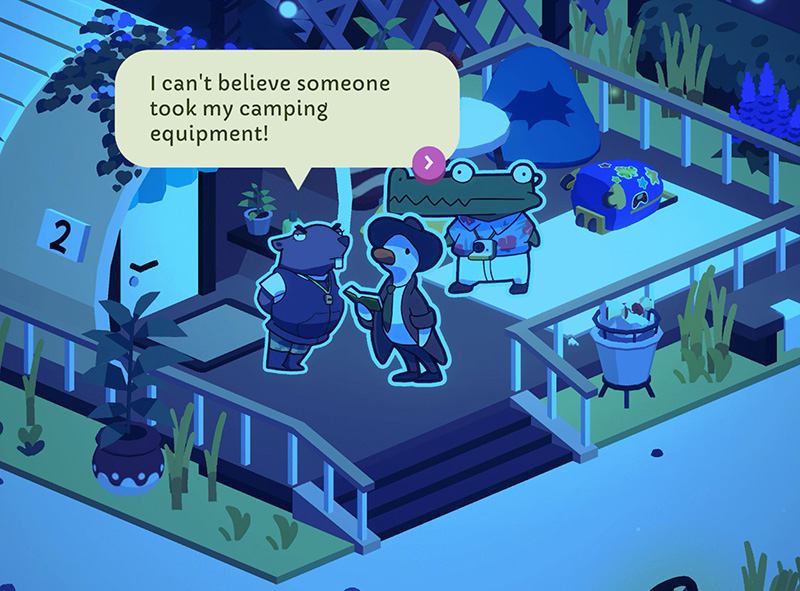Advance dialogue with the purple arrow button
Viewport: 800px width, 591px height.
click(x=429, y=161)
